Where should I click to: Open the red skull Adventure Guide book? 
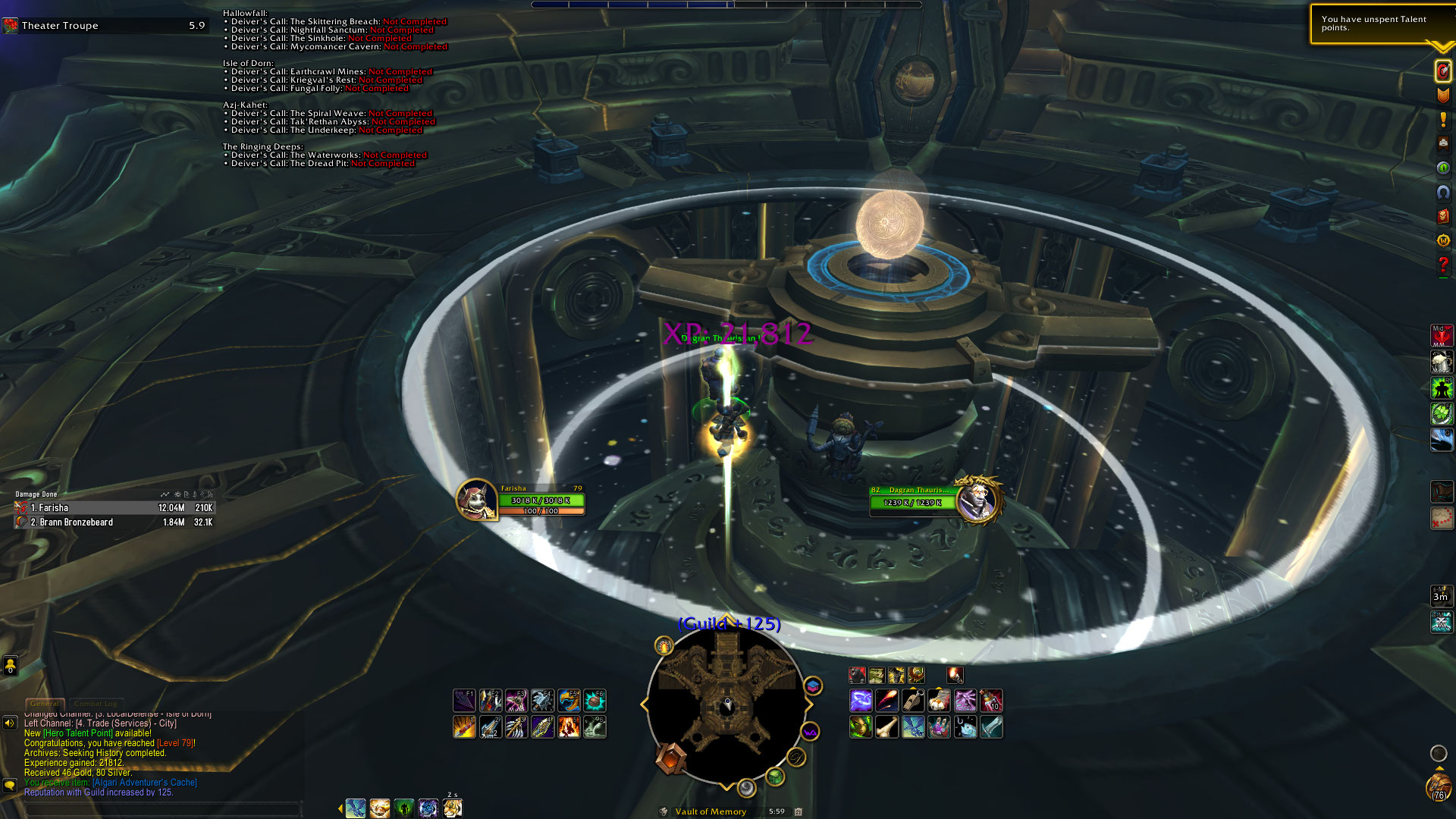[x=1442, y=216]
